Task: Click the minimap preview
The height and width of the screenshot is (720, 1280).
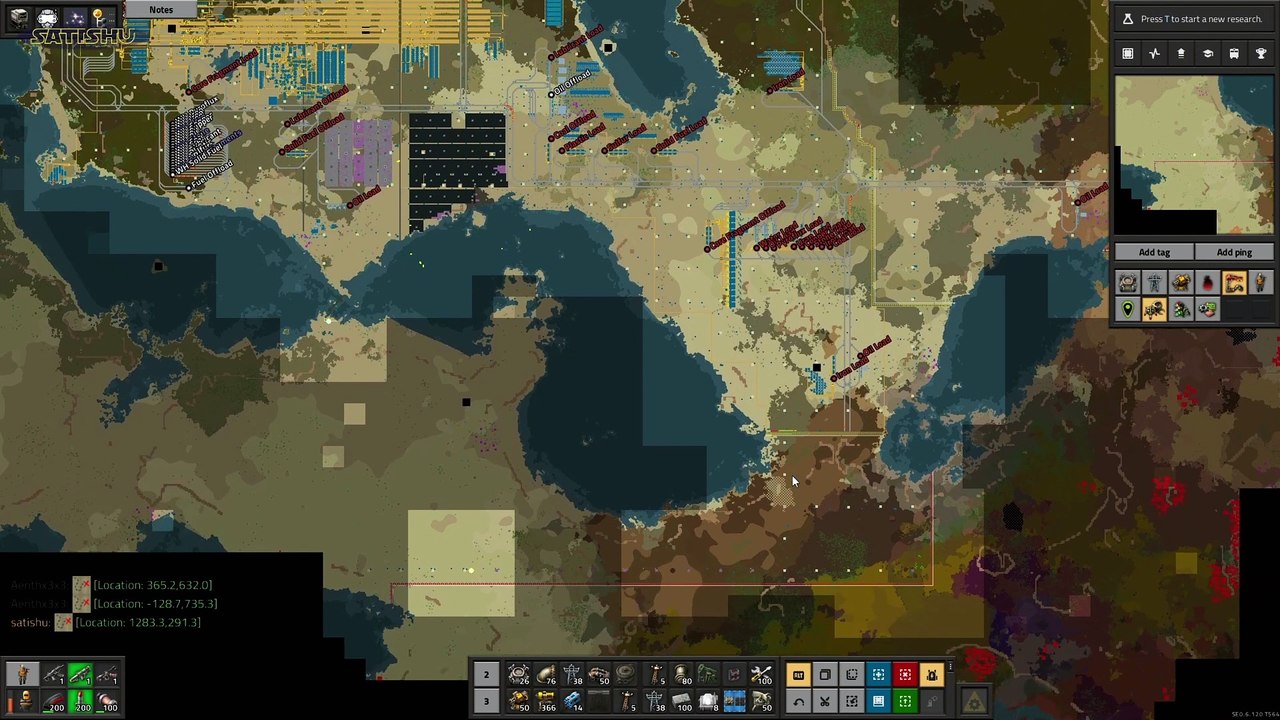Action: coord(1194,155)
